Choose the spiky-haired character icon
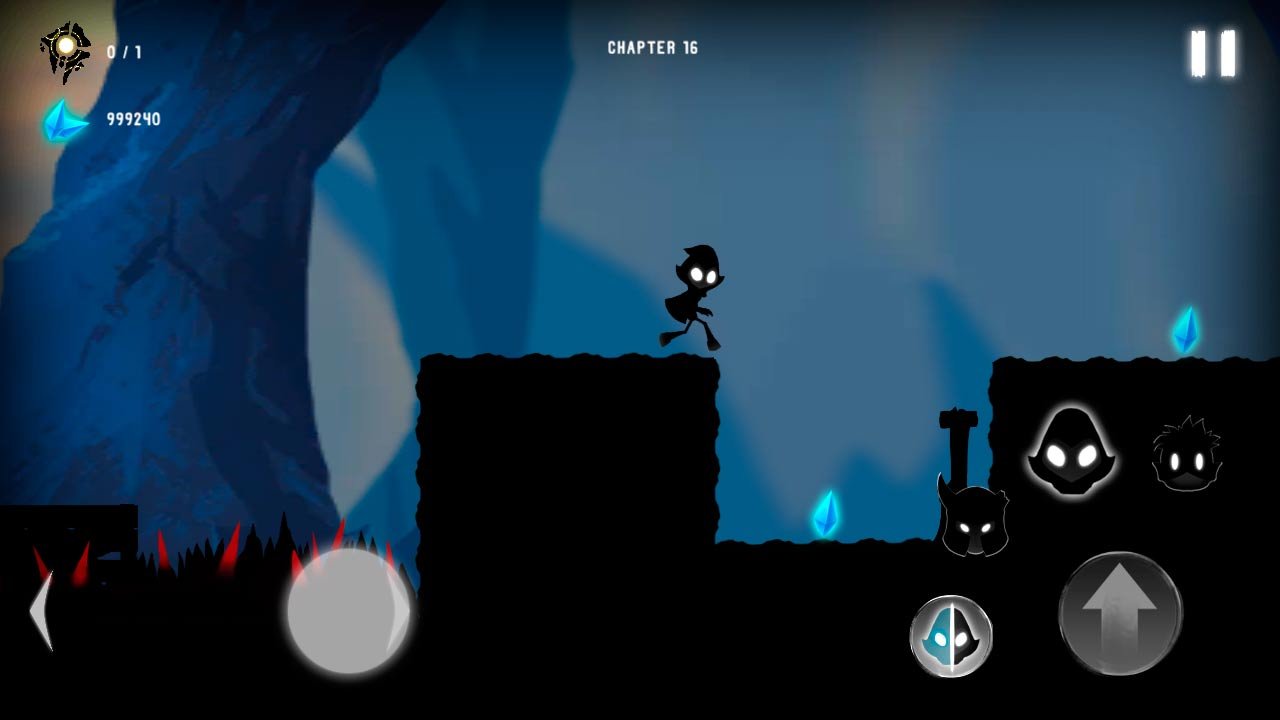The image size is (1280, 720). coord(1186,456)
